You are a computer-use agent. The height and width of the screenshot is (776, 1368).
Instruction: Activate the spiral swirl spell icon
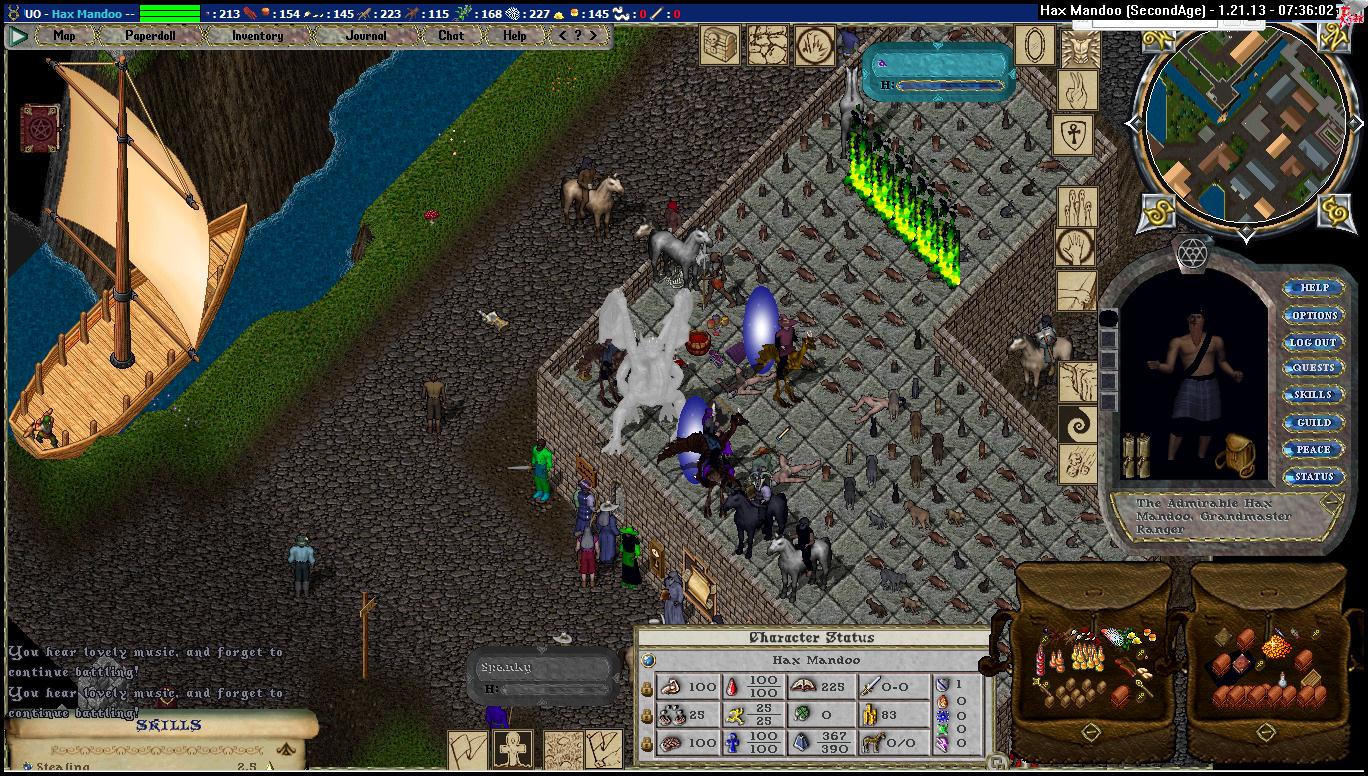pyautogui.click(x=1078, y=424)
